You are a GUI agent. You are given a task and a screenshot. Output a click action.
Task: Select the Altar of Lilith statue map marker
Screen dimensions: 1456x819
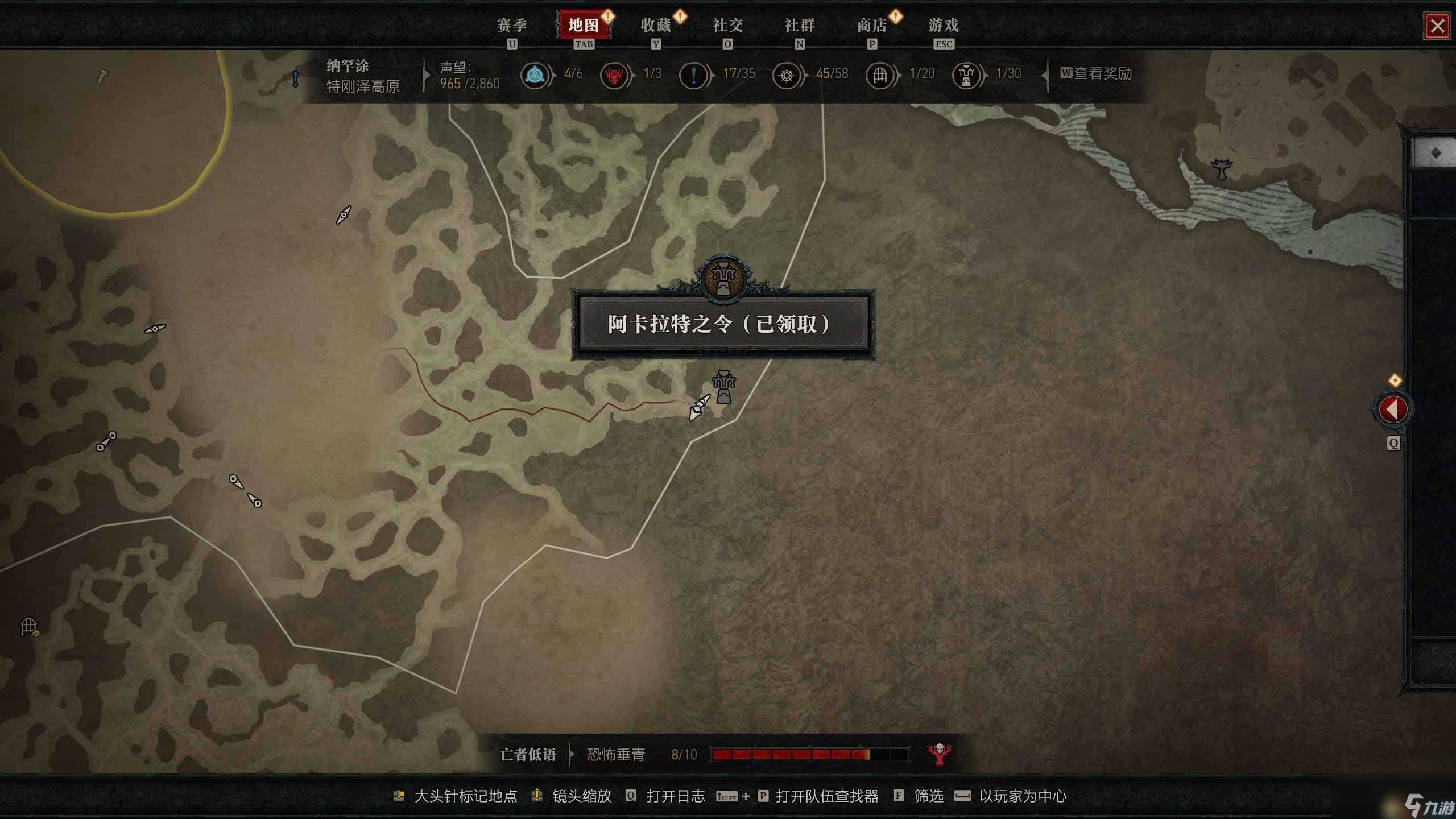(x=723, y=387)
